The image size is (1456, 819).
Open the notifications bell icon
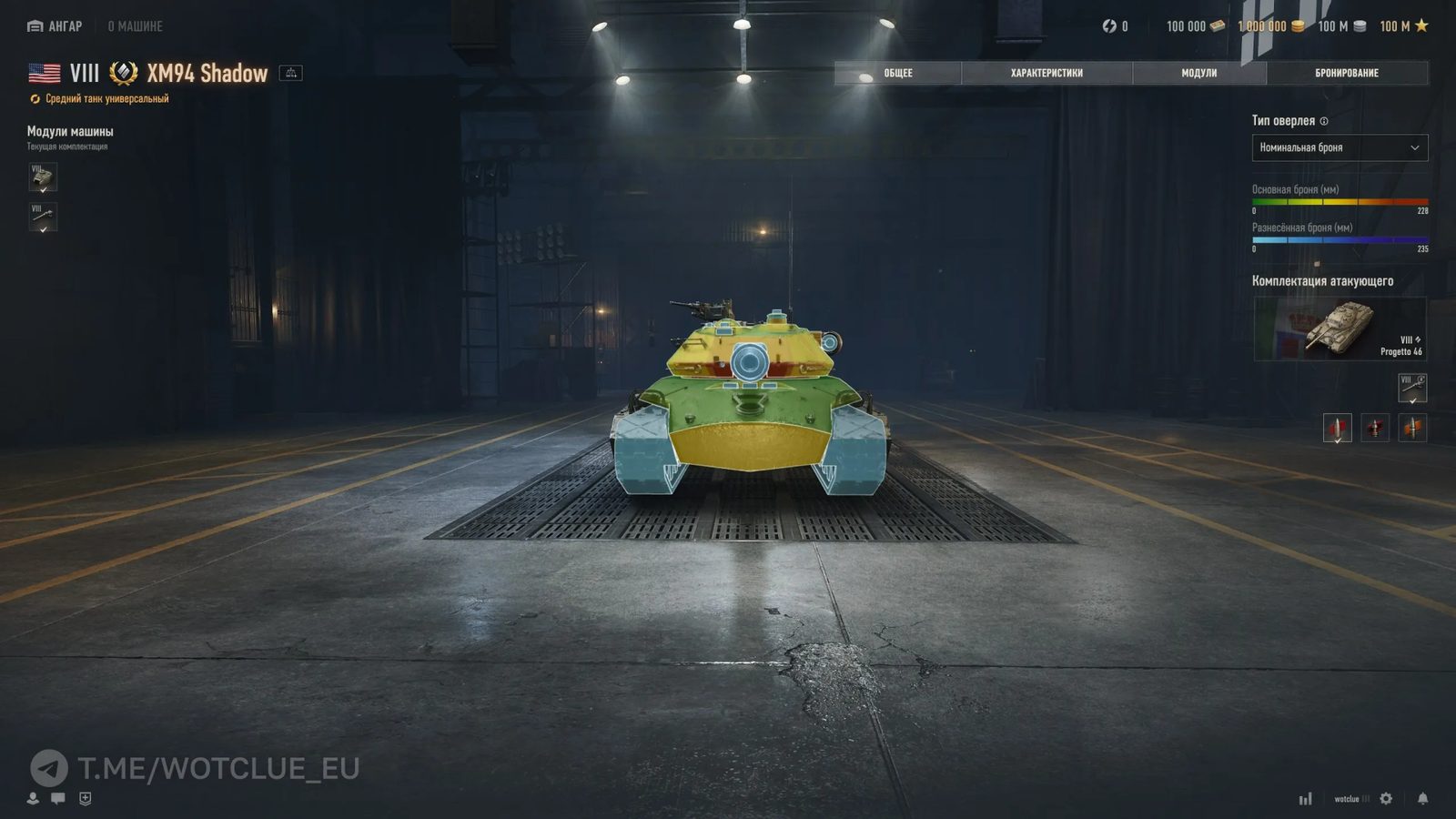pyautogui.click(x=1422, y=799)
